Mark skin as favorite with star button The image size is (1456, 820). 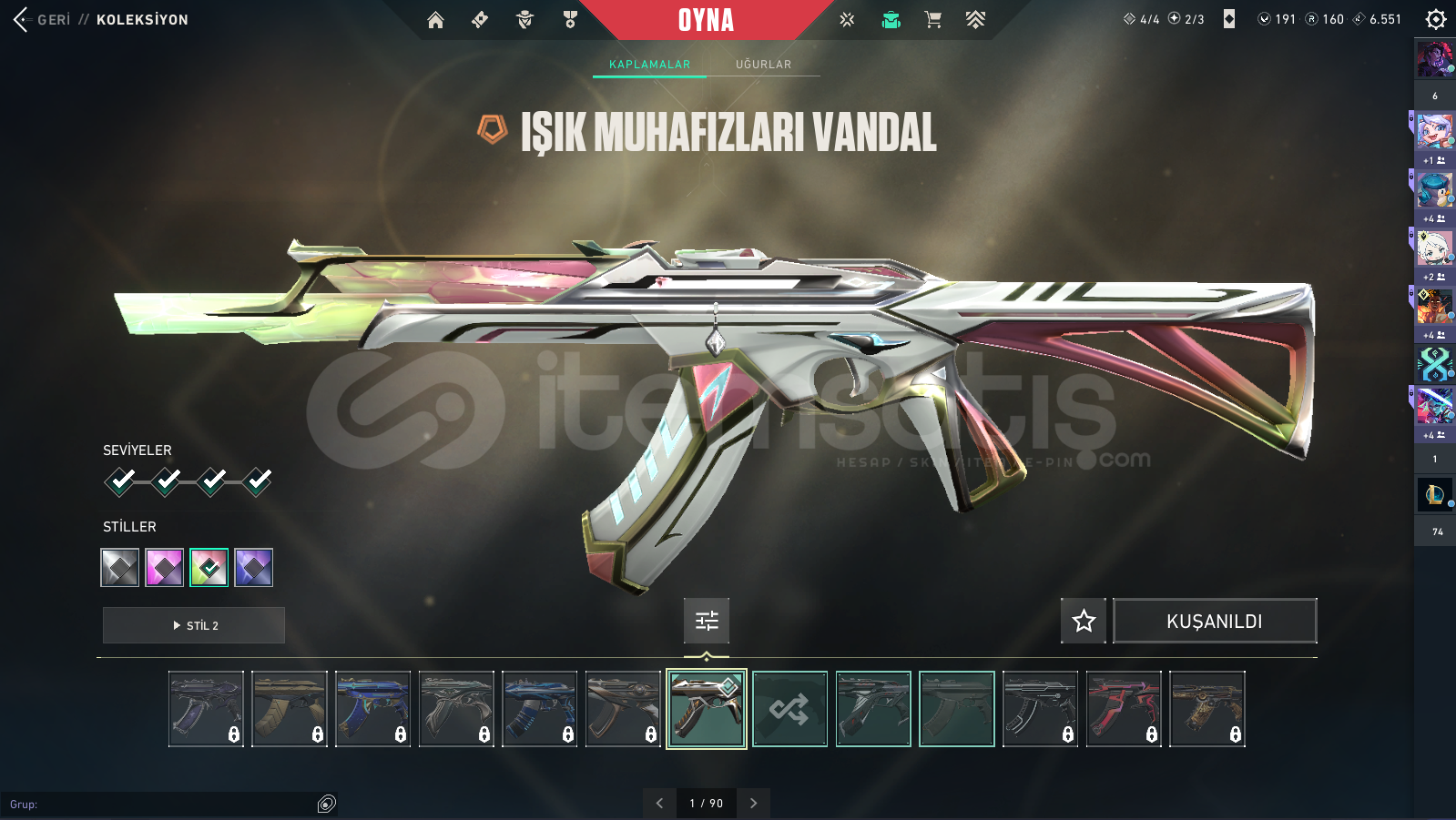pyautogui.click(x=1084, y=621)
